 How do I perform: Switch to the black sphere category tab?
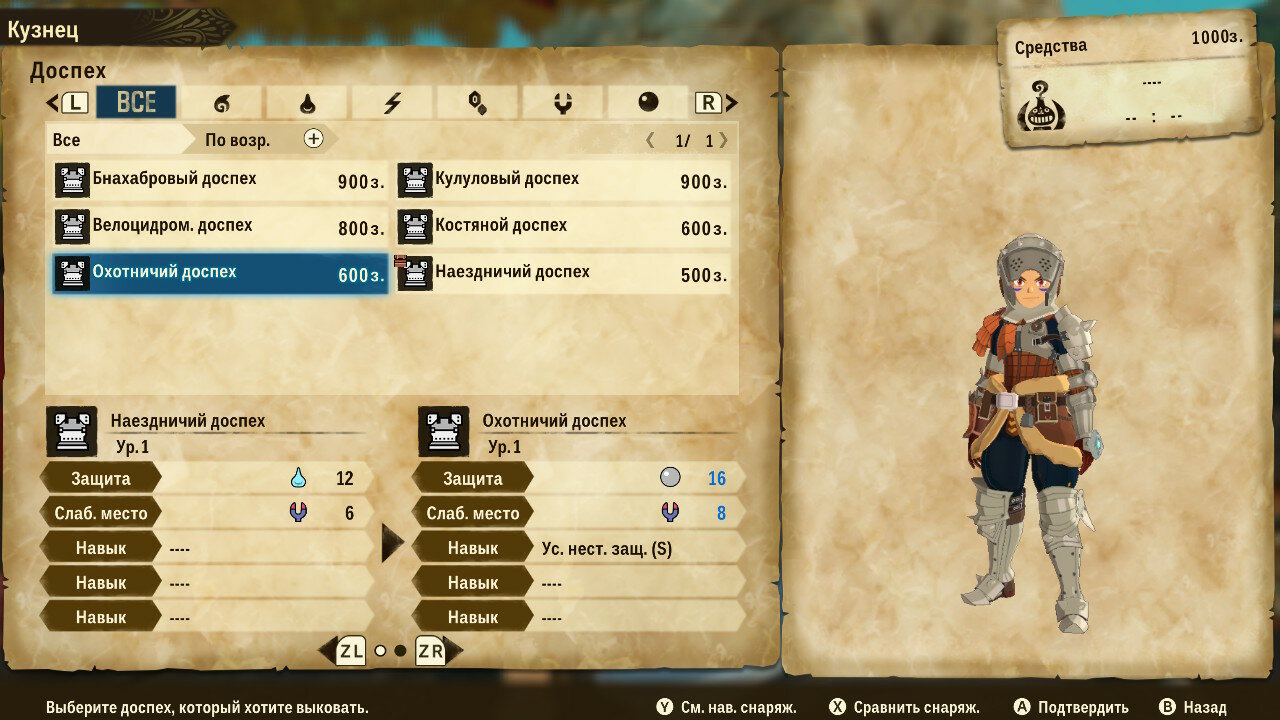pos(648,102)
